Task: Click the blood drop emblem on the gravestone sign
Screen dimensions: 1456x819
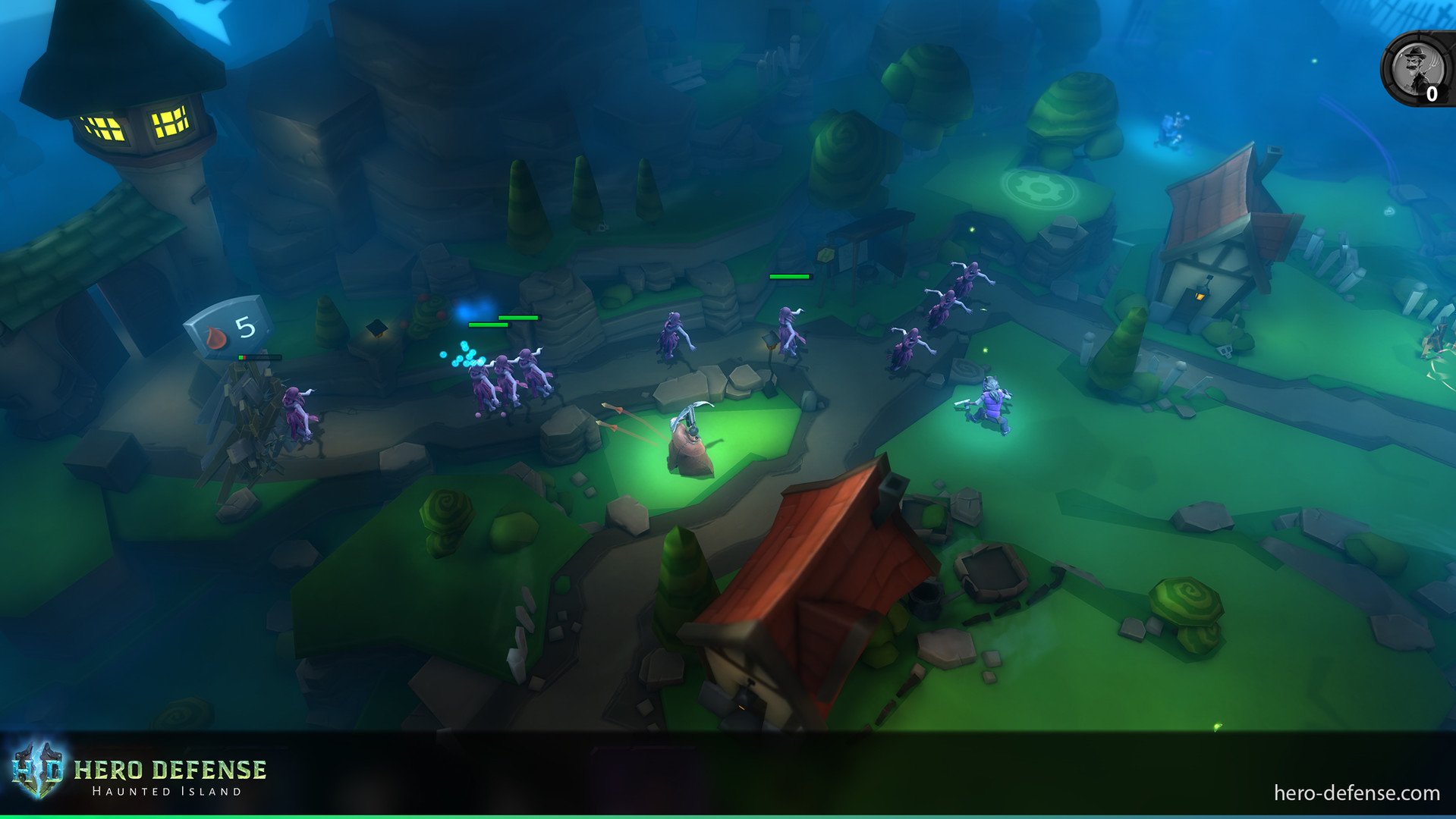Action: point(215,336)
